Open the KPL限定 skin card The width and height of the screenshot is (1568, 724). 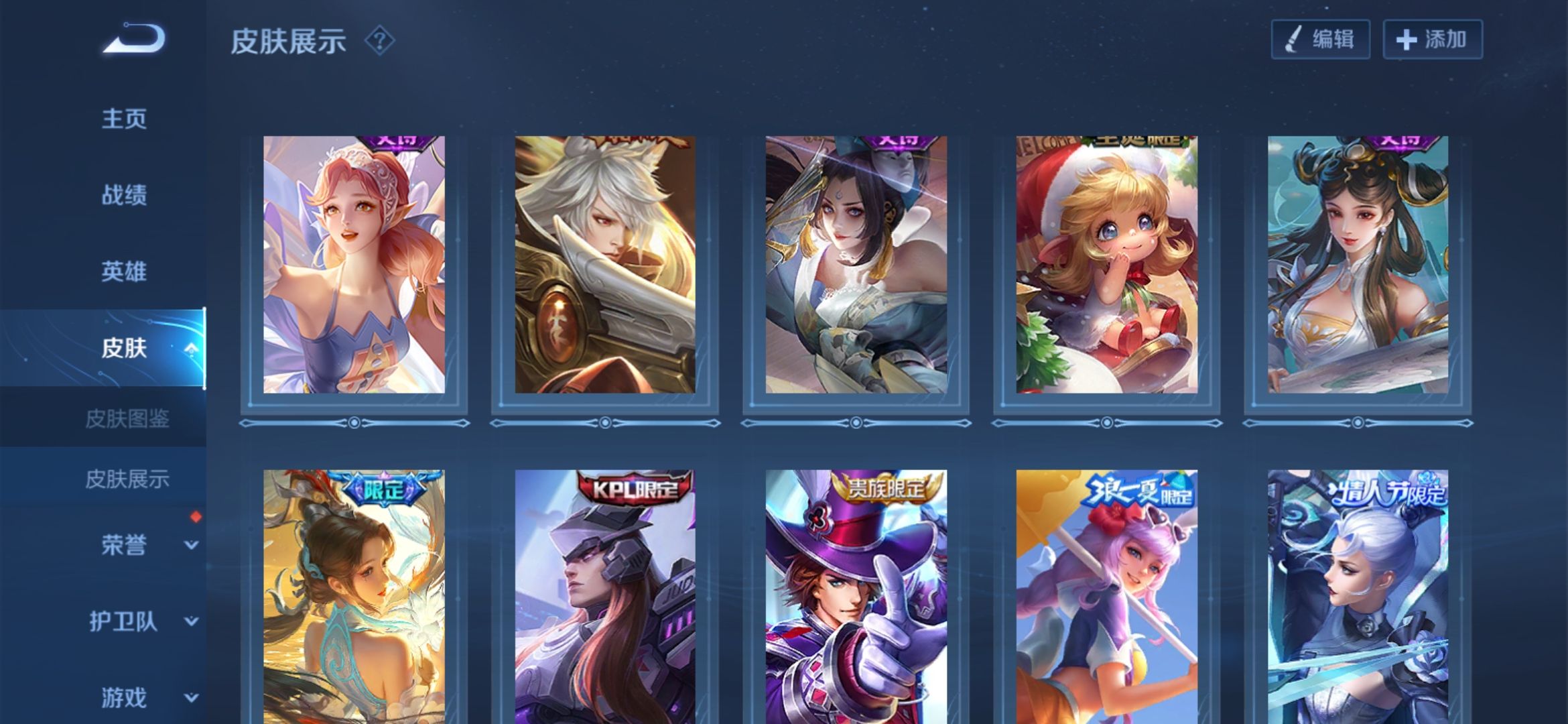(x=605, y=597)
